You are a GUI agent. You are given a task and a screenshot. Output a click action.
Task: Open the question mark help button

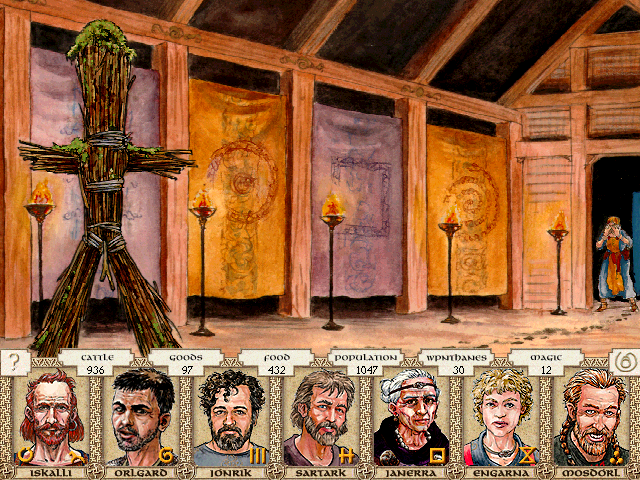(15, 361)
